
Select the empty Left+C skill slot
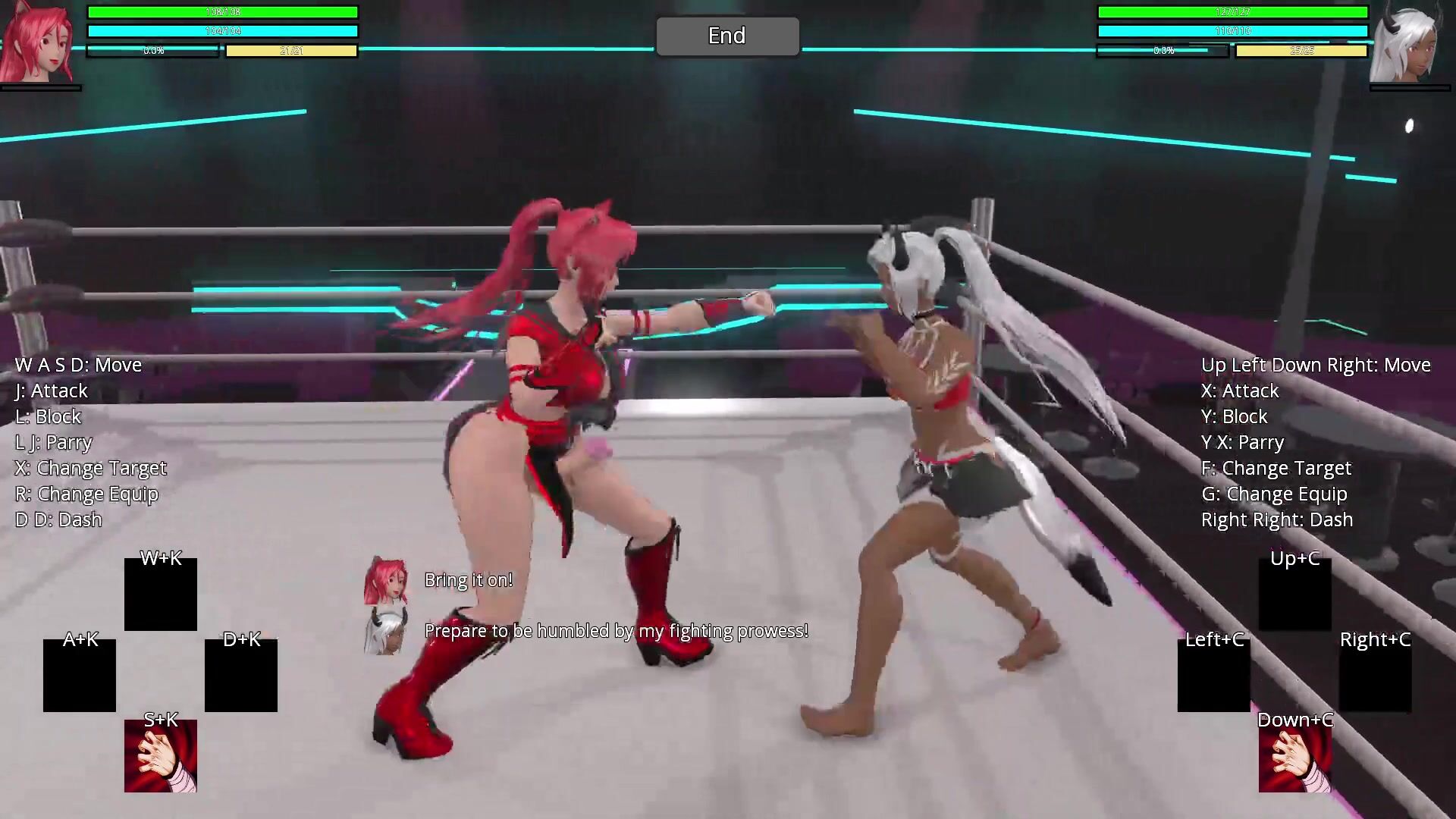click(1213, 676)
